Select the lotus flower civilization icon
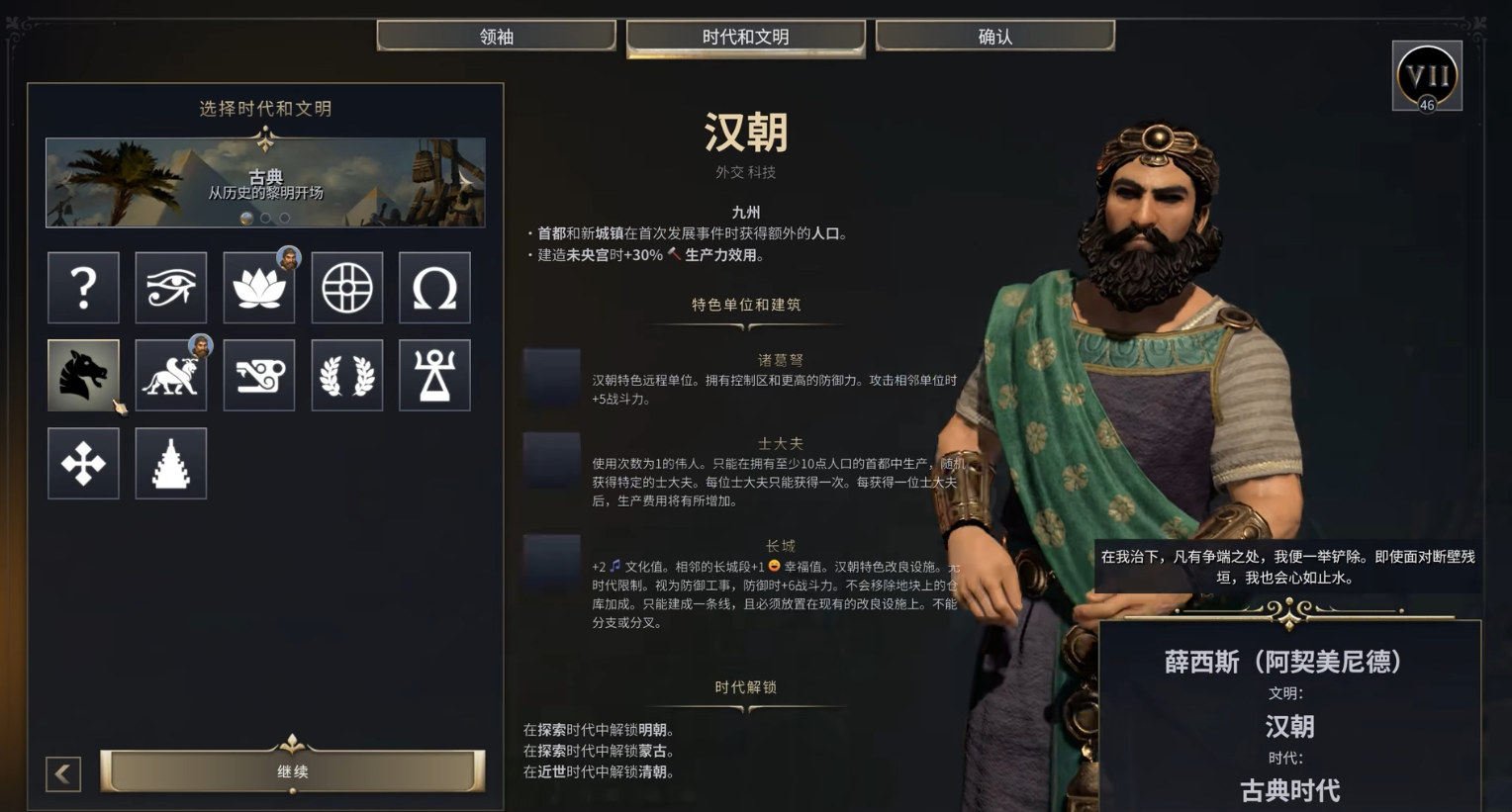 [258, 288]
